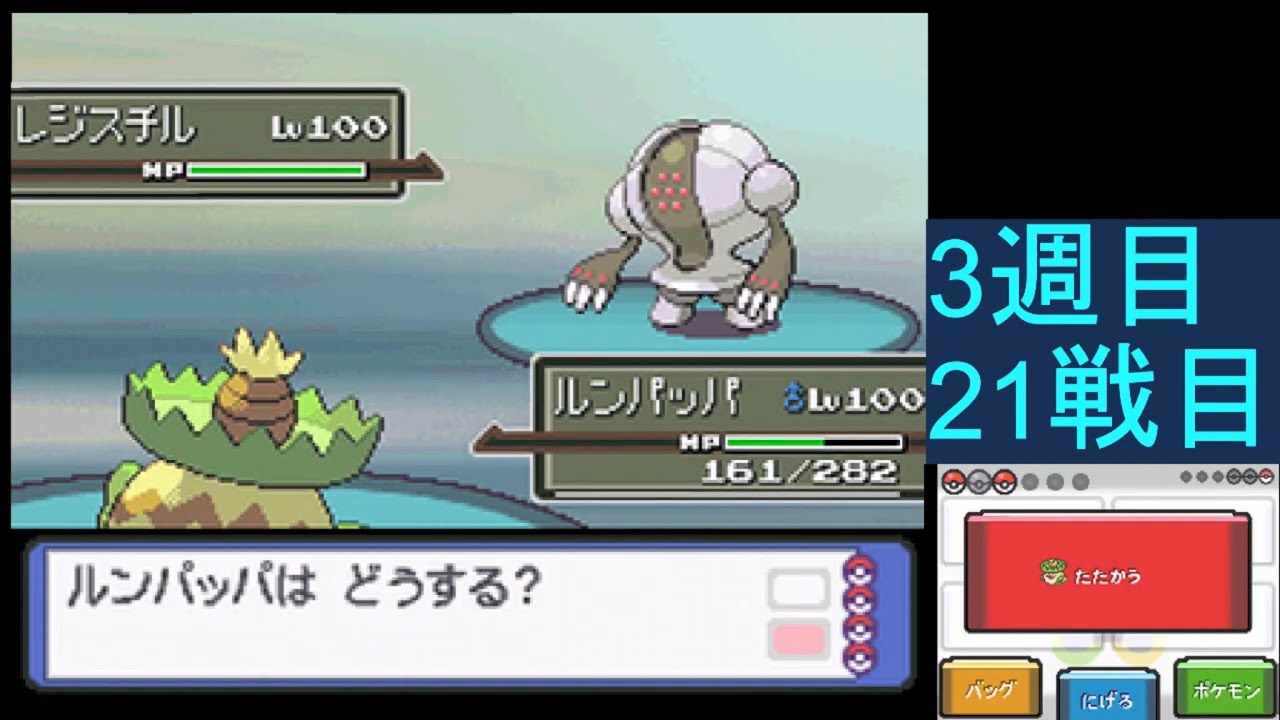Click the red ball icon at the touch screen's top-right

(1266, 474)
